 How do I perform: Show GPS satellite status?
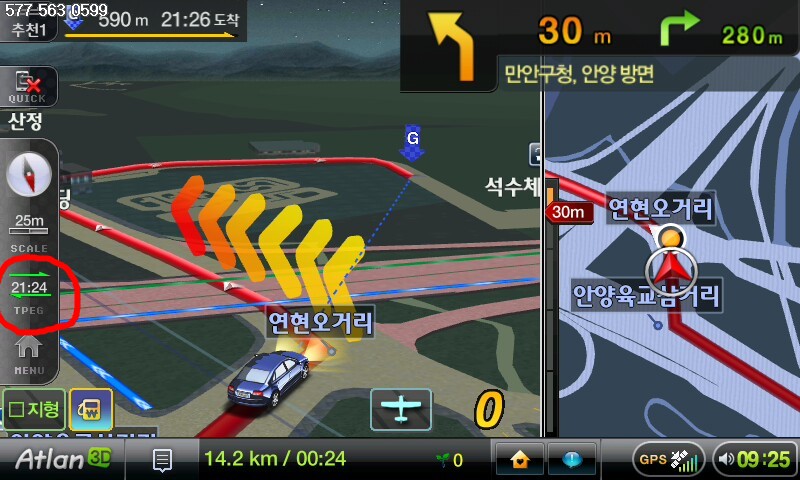[x=667, y=459]
